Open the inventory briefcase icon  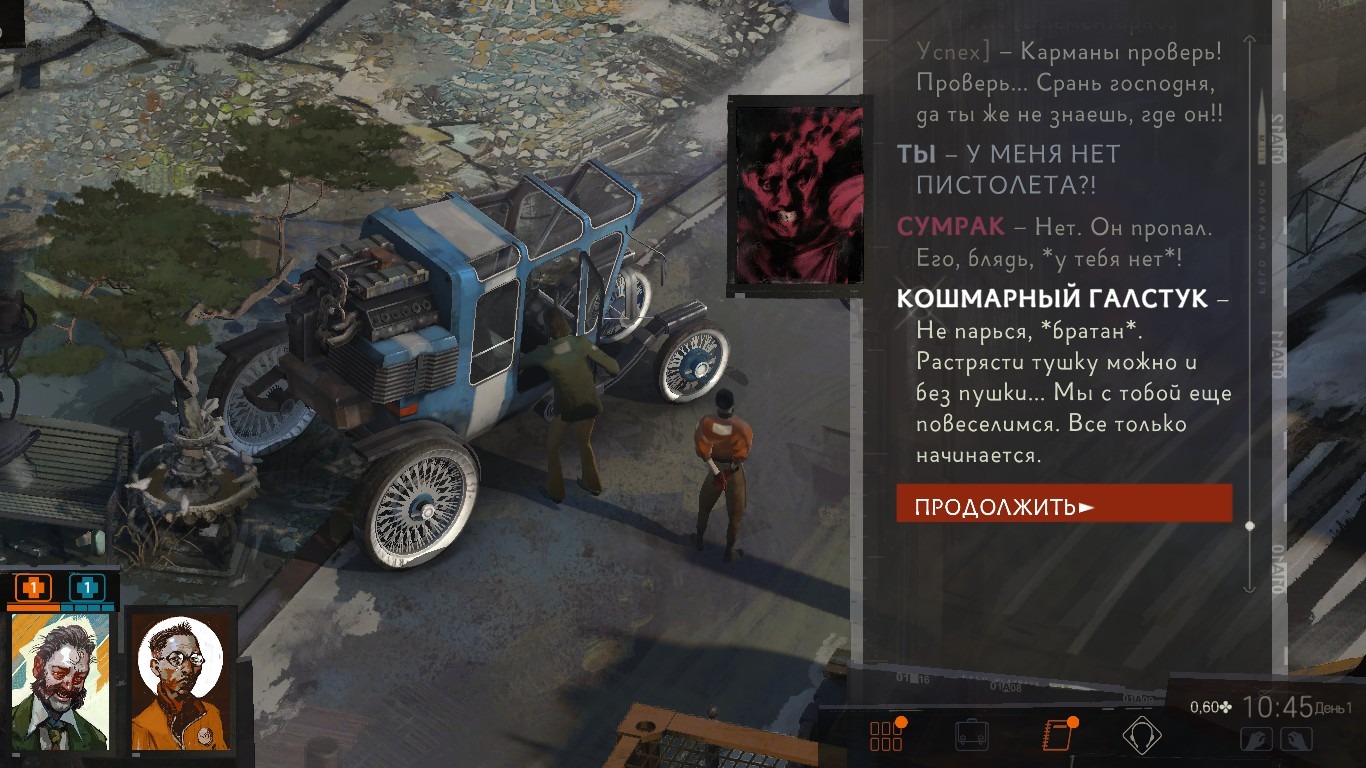(x=972, y=735)
